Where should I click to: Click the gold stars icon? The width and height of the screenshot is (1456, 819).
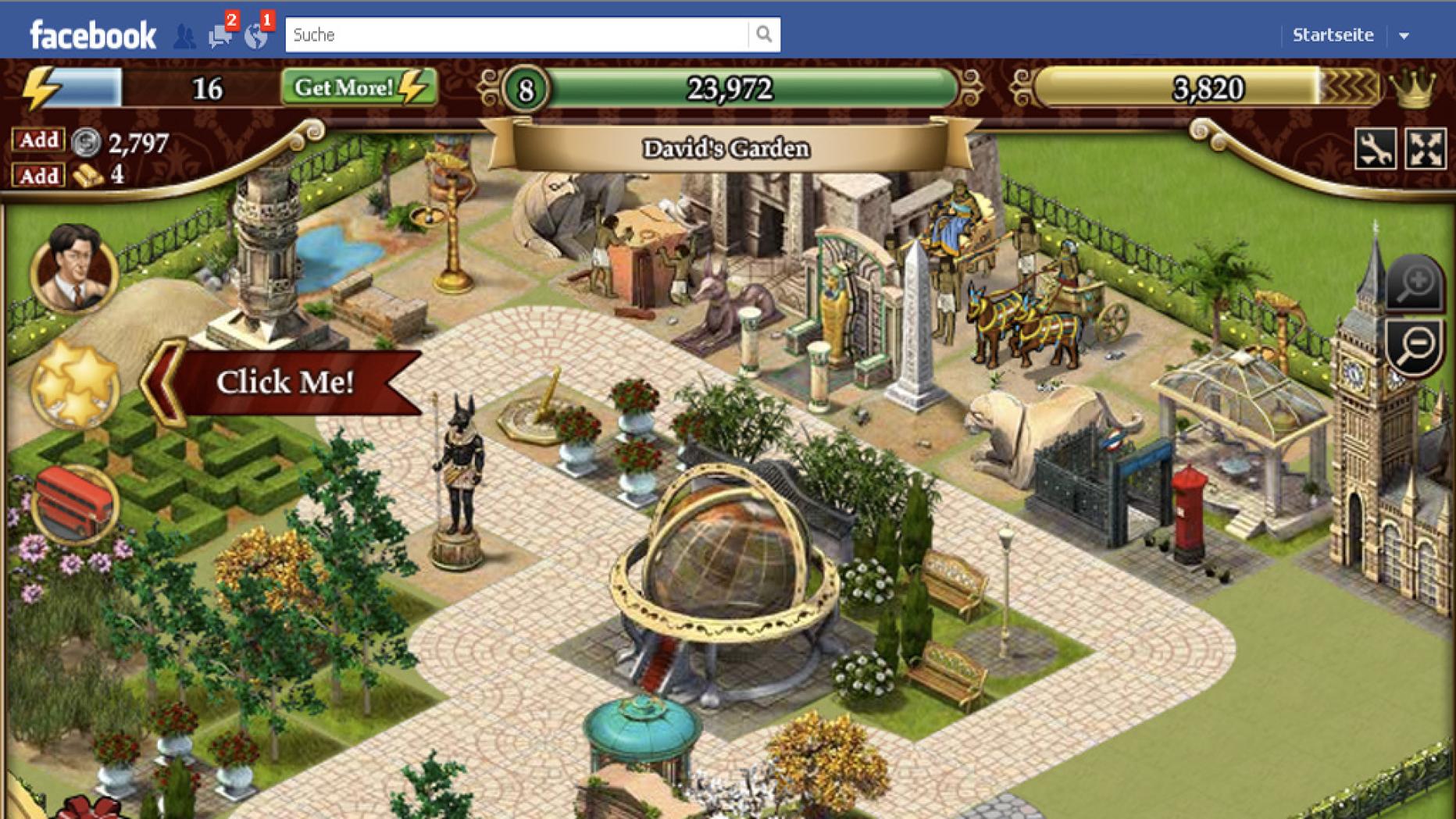[x=74, y=385]
